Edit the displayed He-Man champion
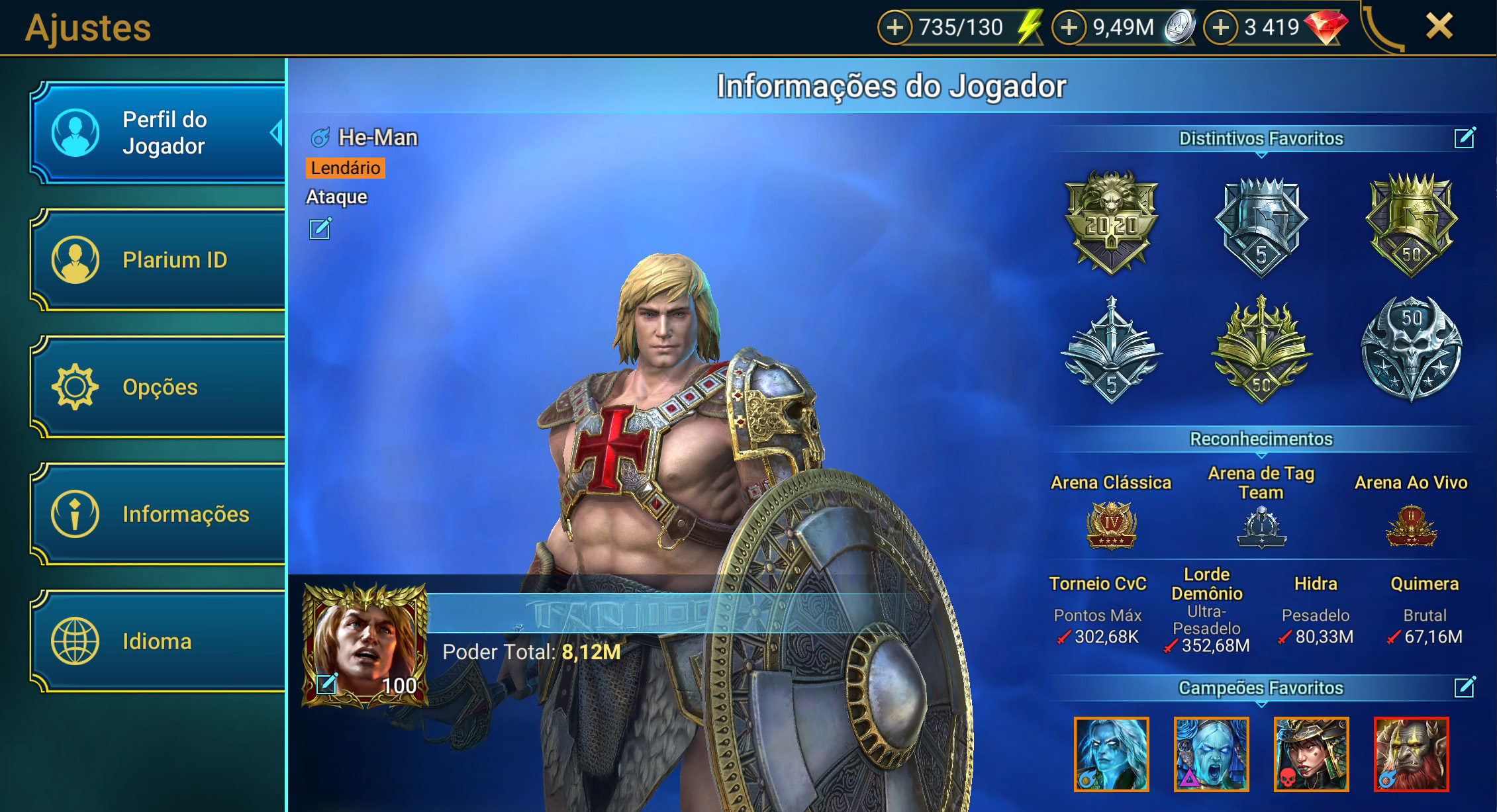Viewport: 1497px width, 812px height. click(320, 229)
